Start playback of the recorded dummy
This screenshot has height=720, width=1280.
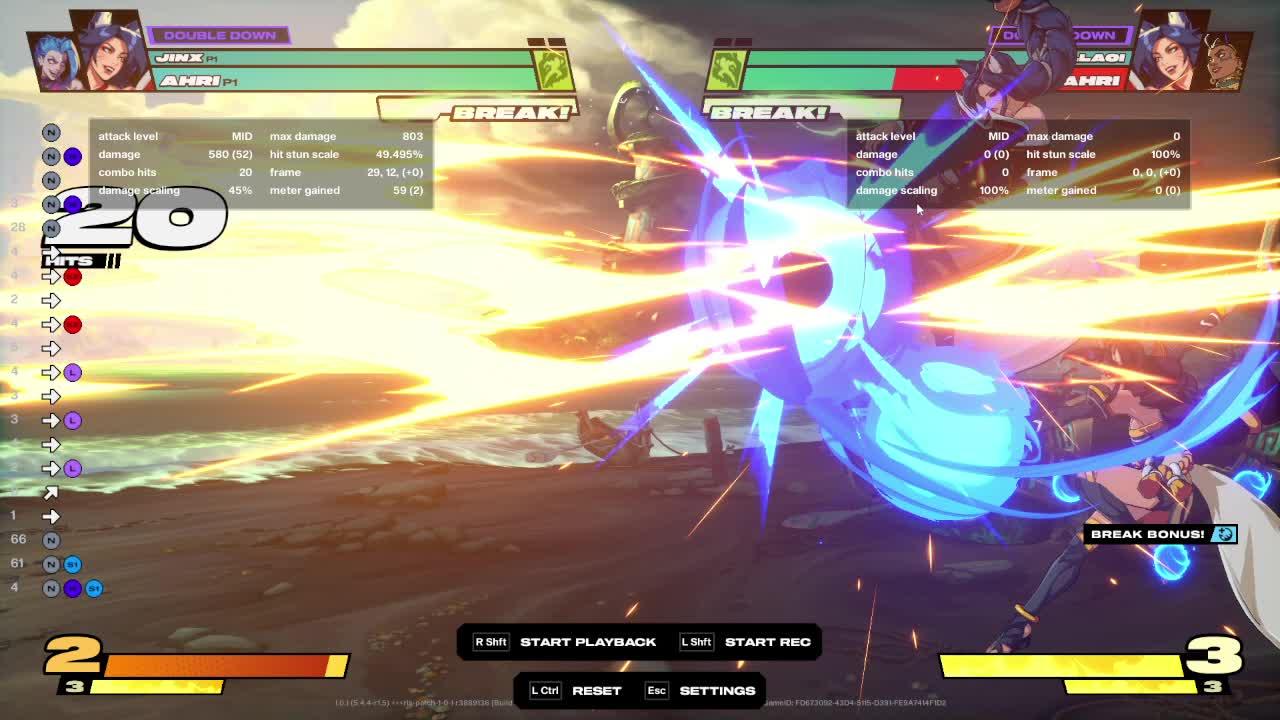tap(587, 642)
